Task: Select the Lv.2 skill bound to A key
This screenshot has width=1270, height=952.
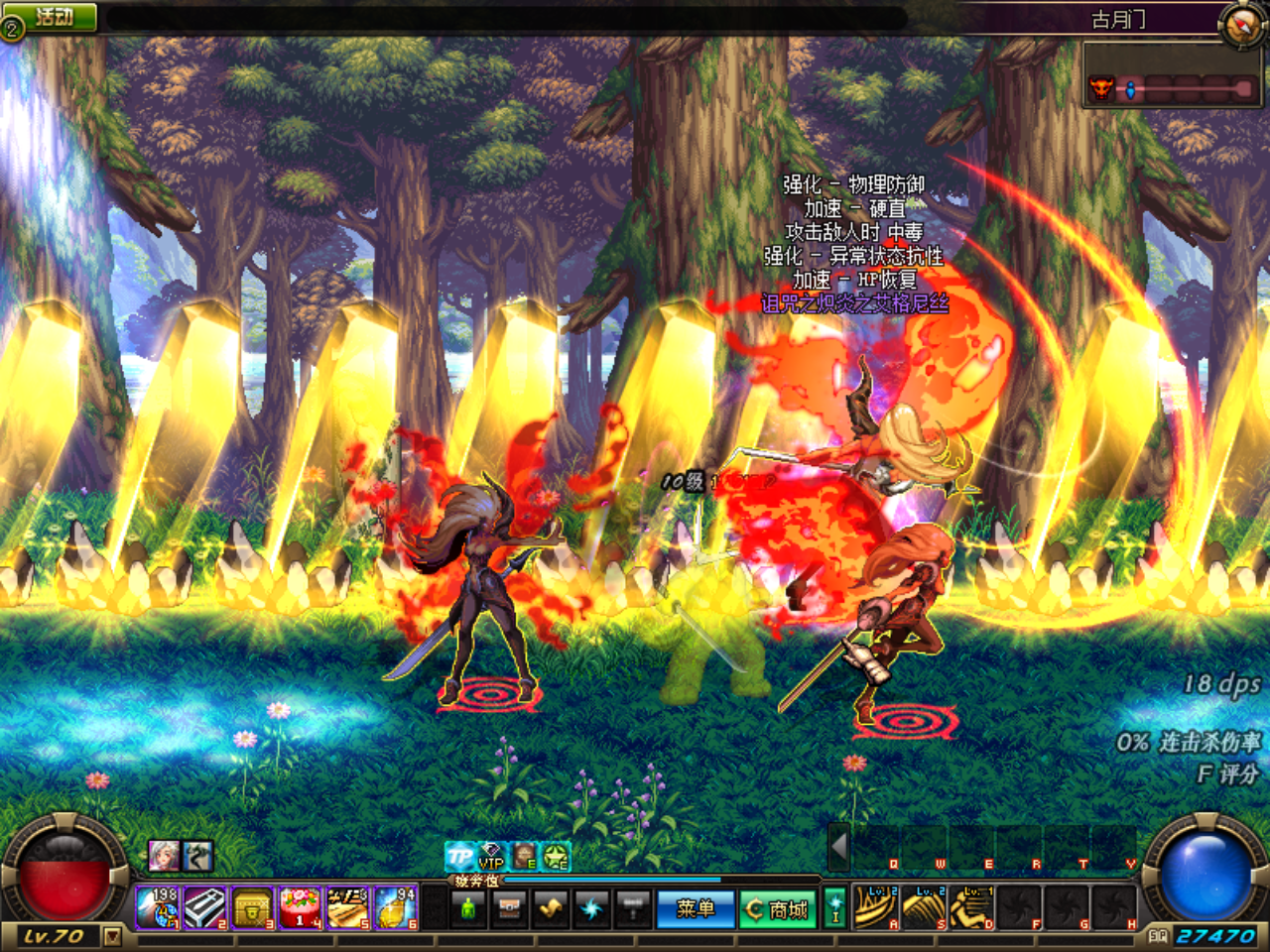Action: pyautogui.click(x=875, y=906)
